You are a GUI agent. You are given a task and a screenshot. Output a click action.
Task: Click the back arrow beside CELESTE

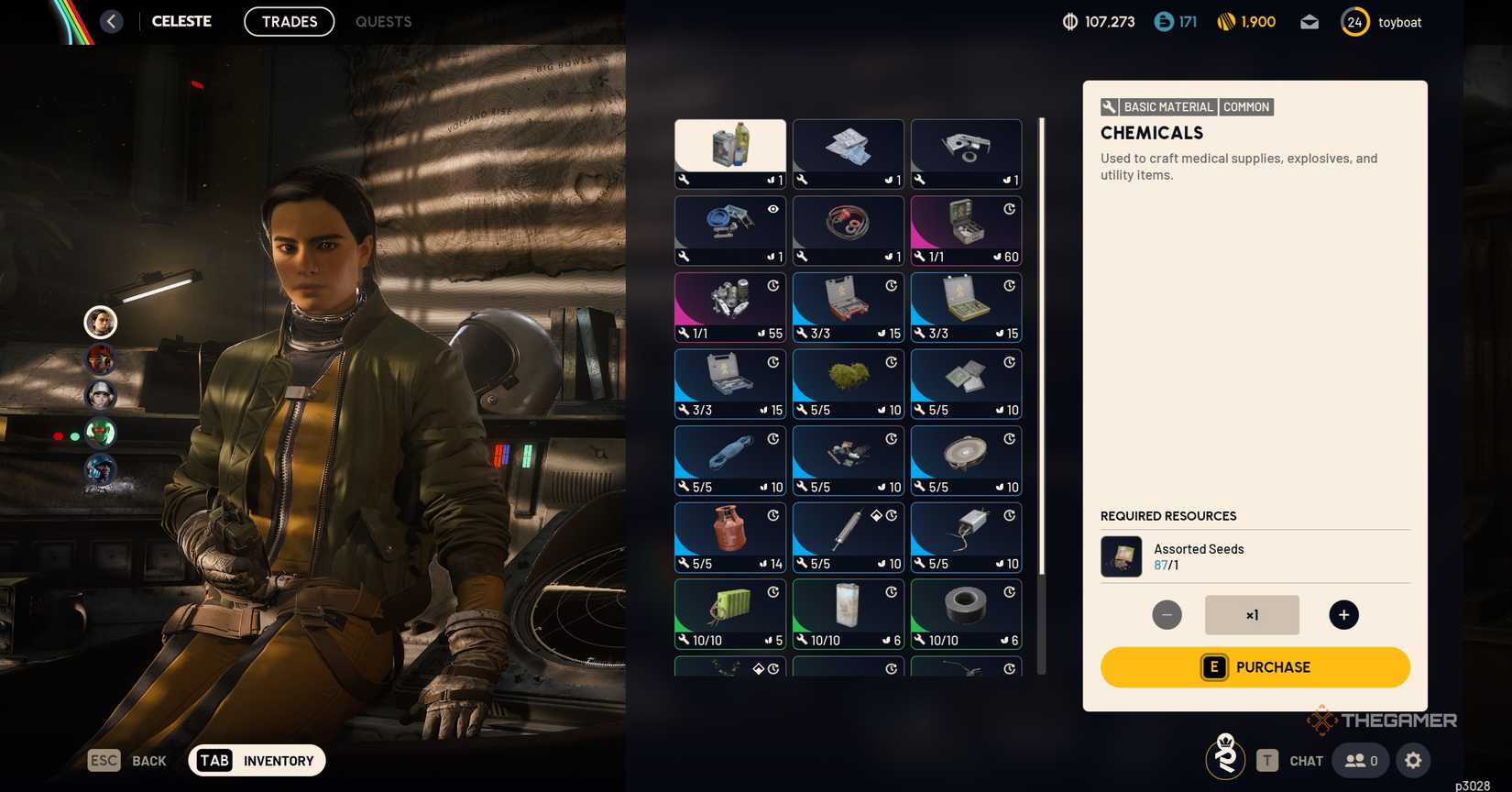pyautogui.click(x=111, y=20)
